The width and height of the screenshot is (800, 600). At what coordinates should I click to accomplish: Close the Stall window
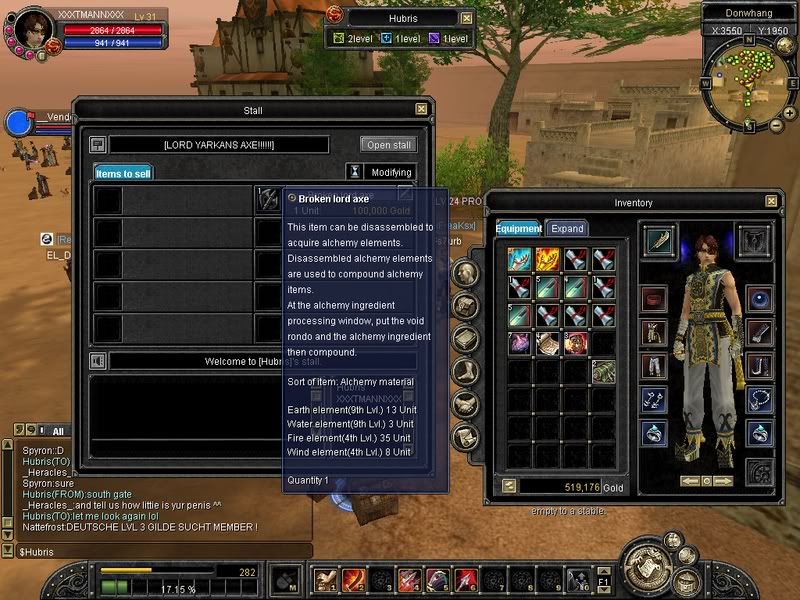421,109
